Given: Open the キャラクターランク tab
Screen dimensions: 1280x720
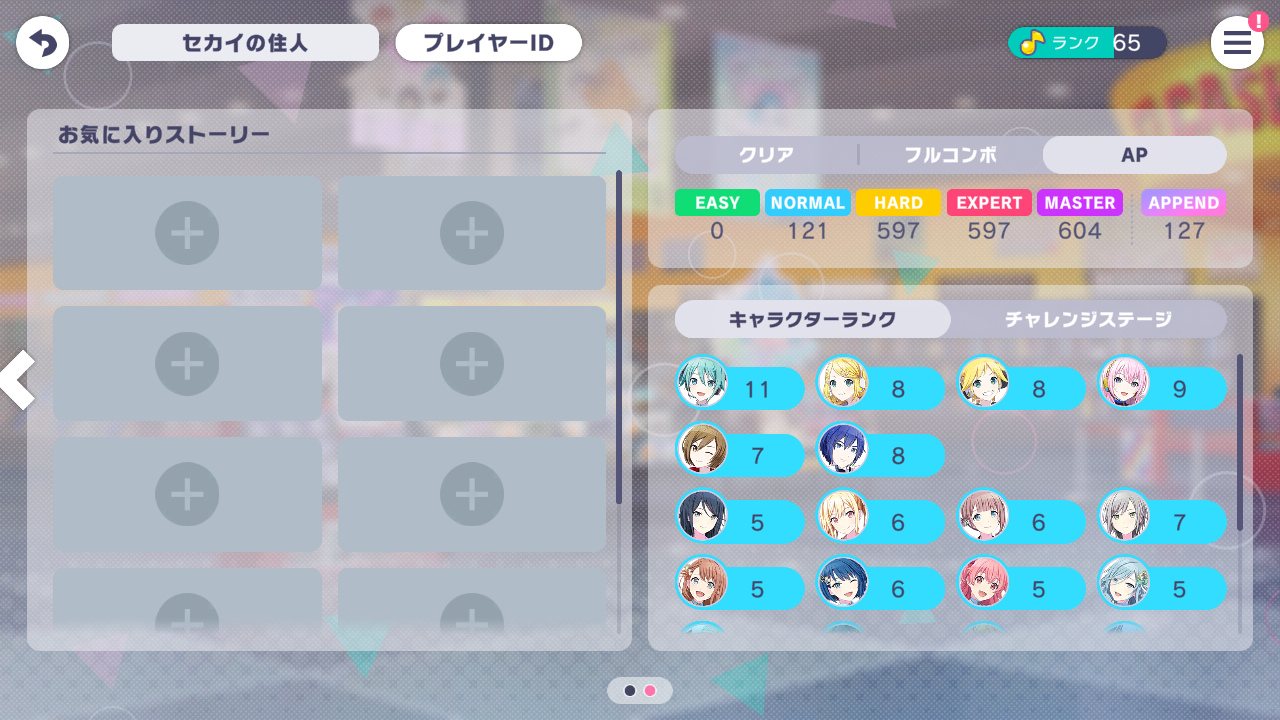Looking at the screenshot, I should 812,319.
